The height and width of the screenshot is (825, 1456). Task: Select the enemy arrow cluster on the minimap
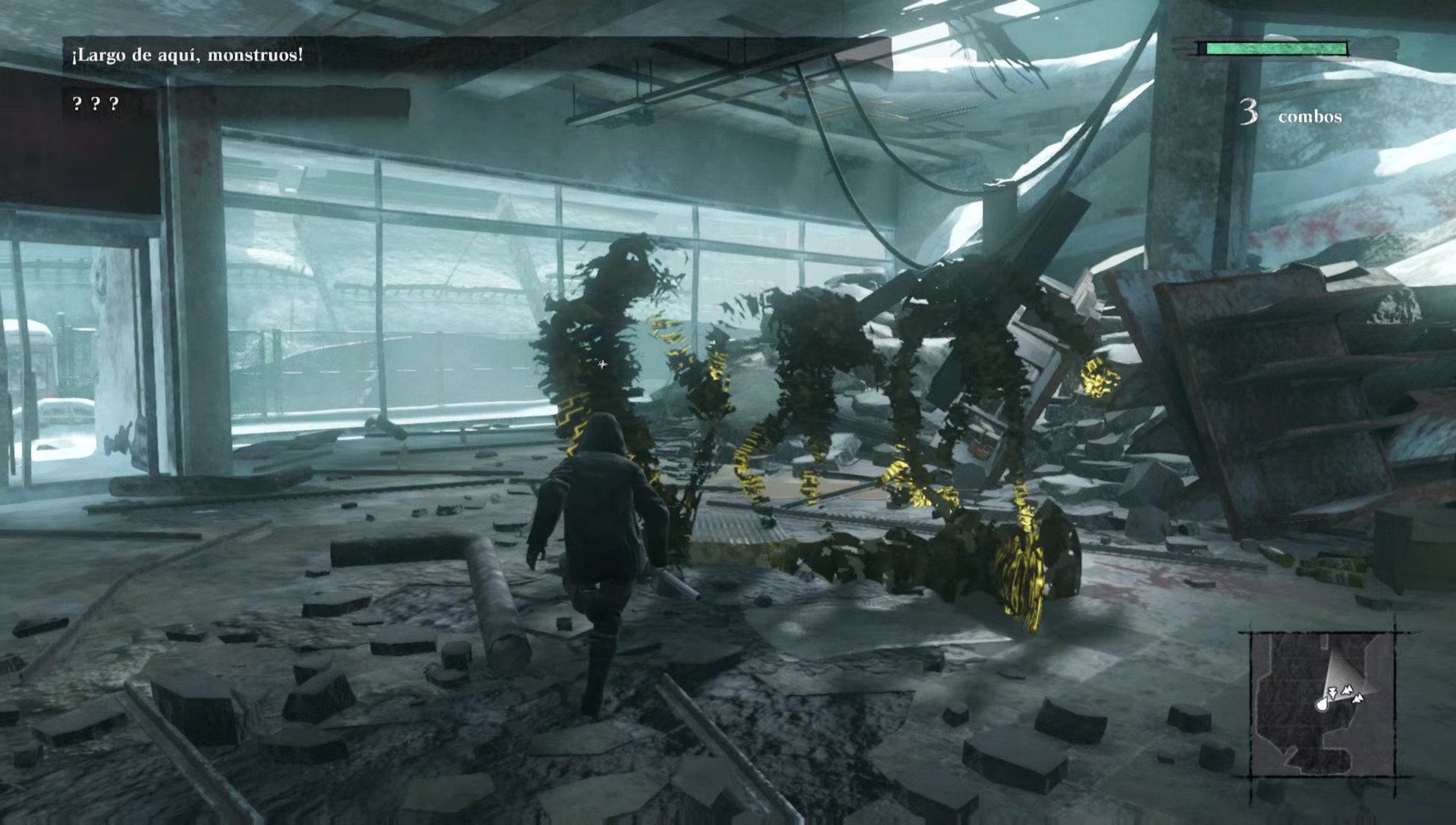coord(1348,690)
